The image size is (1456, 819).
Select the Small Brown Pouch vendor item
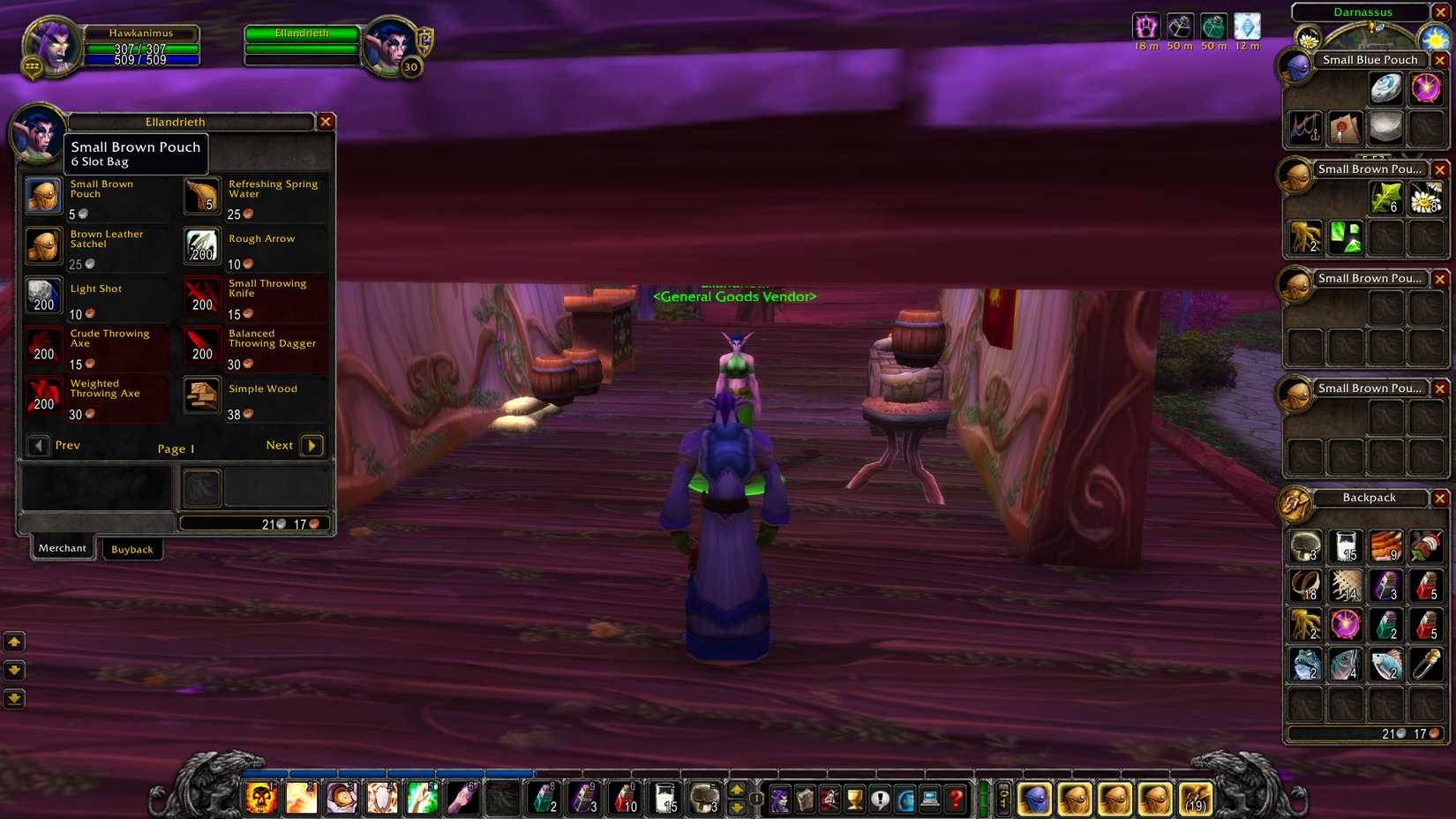pyautogui.click(x=43, y=195)
